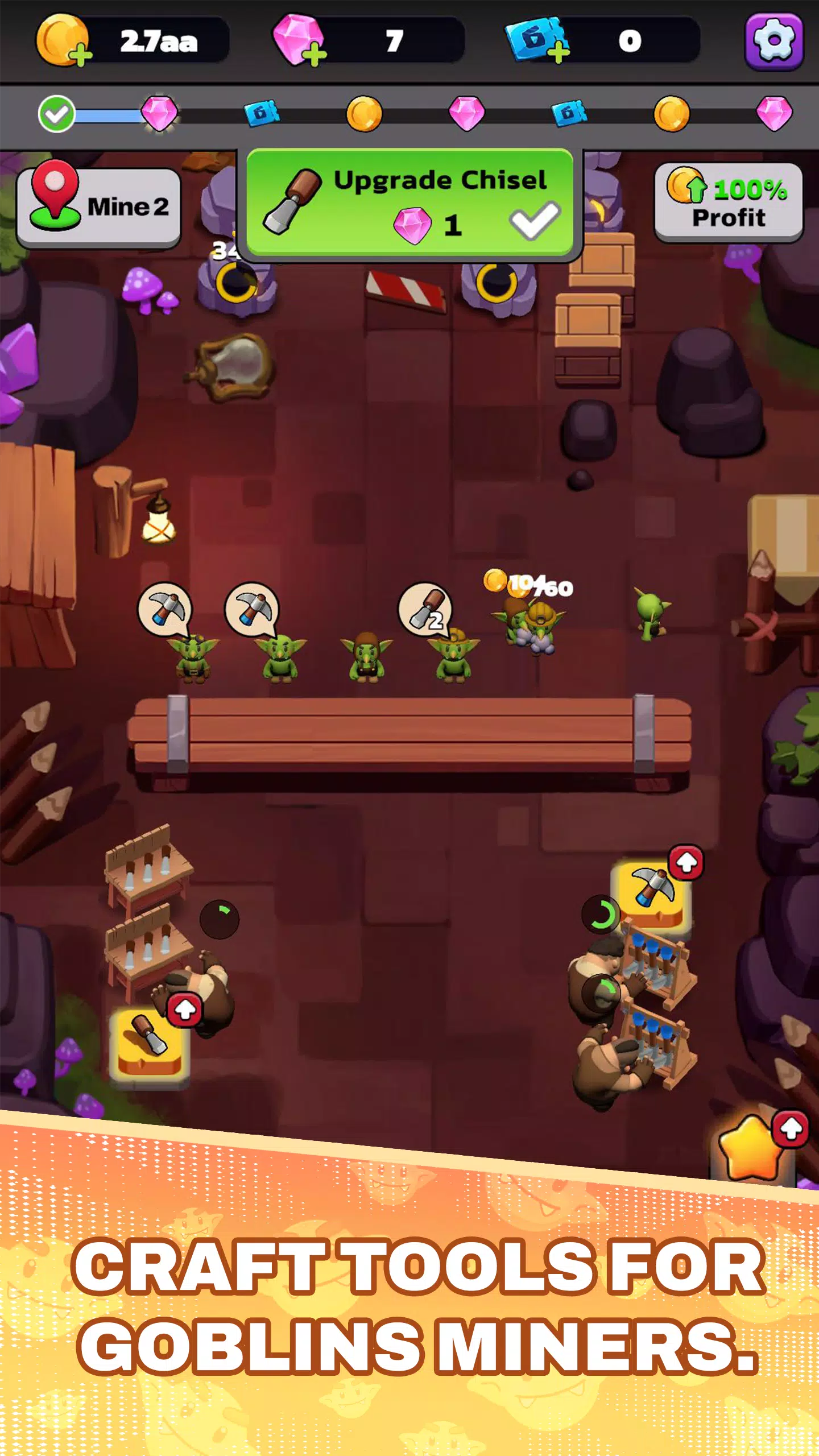
Task: Select the chisel crafting station upgrade icon
Action: [149, 1041]
